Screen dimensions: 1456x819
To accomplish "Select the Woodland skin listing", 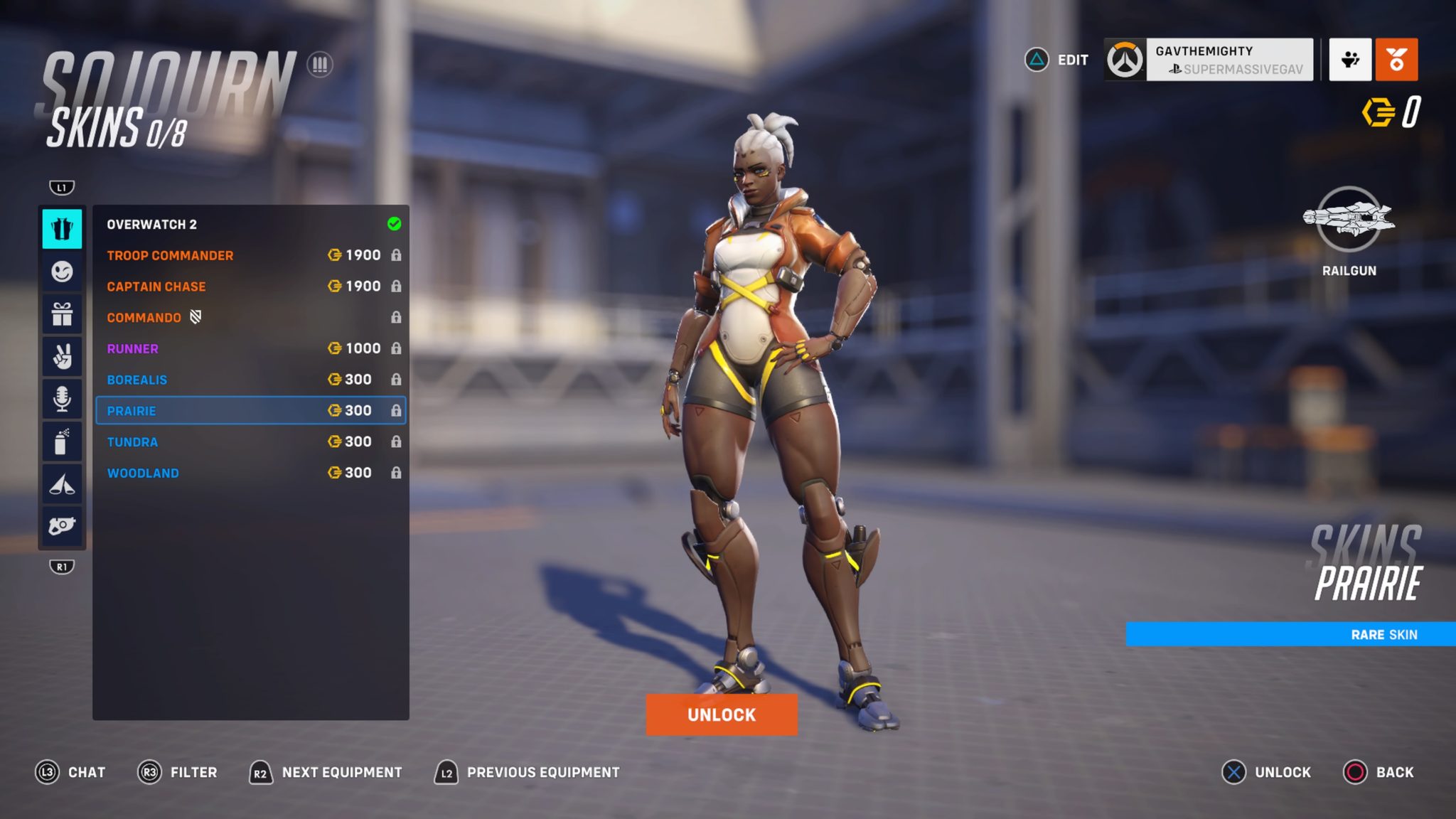I will [249, 472].
